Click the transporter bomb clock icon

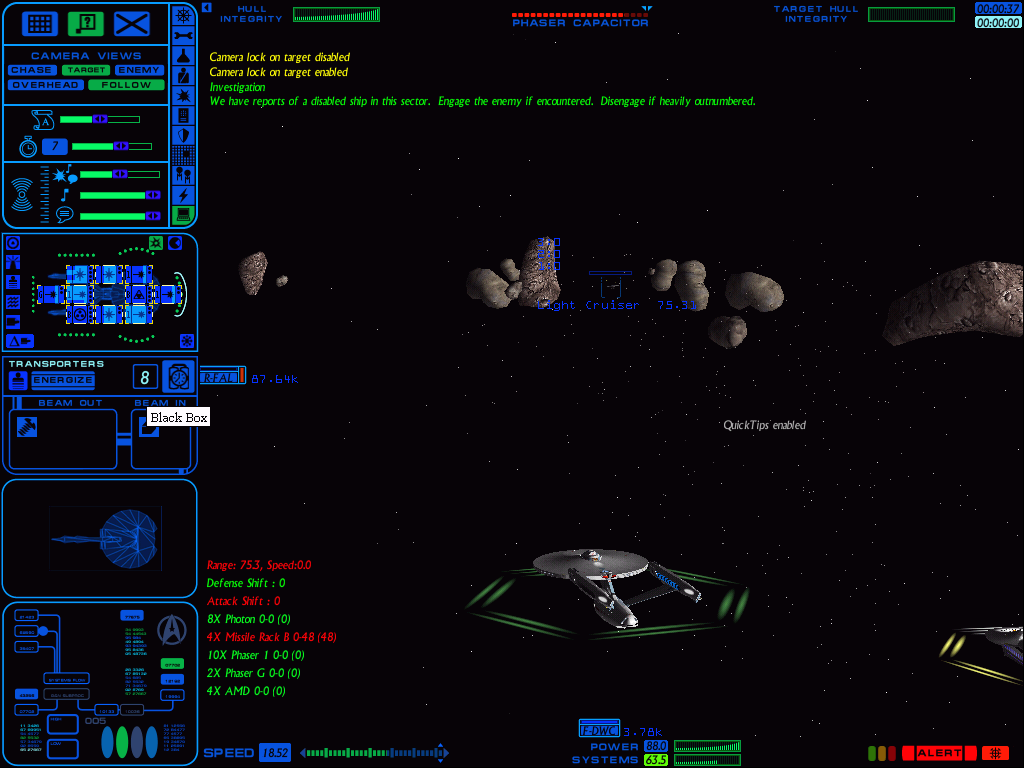179,376
